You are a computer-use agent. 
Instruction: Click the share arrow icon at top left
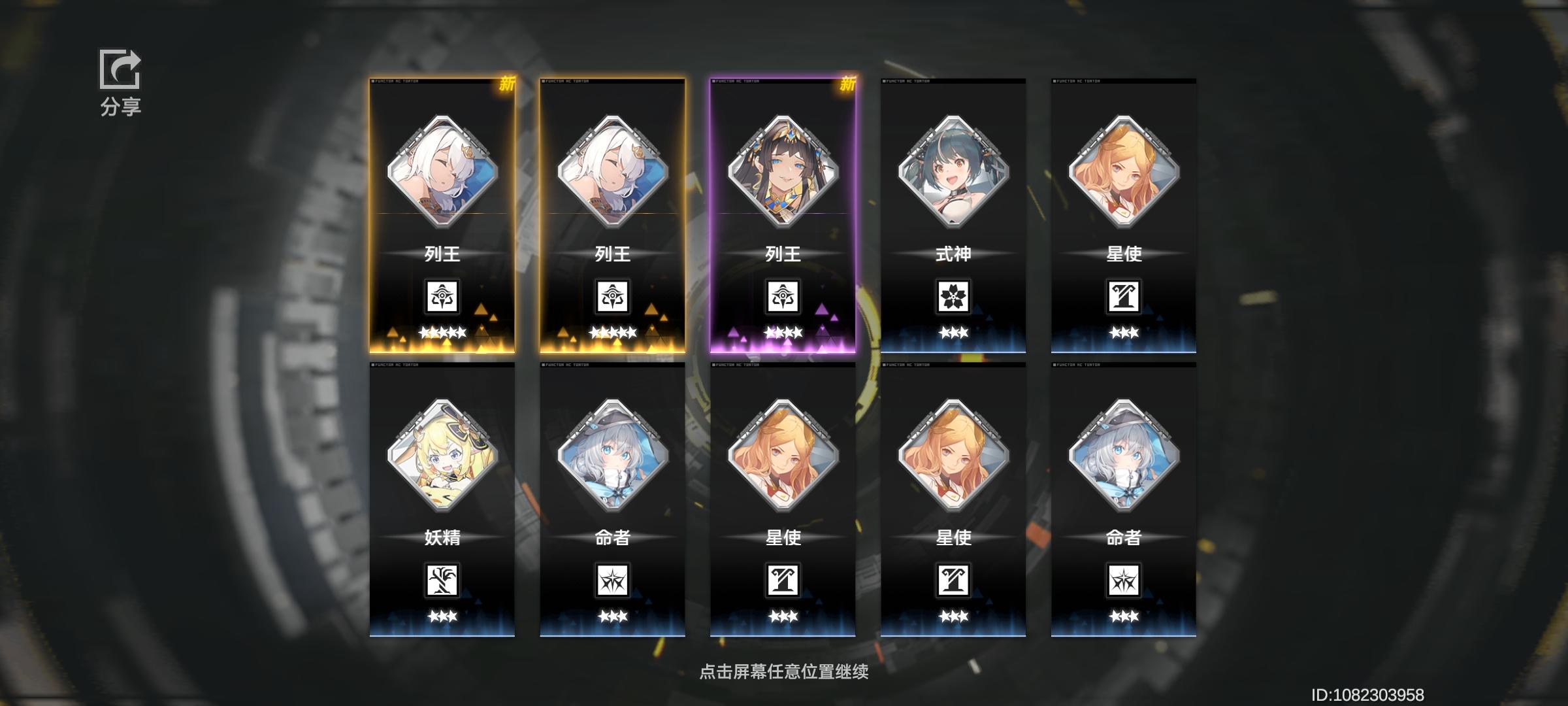[x=121, y=69]
